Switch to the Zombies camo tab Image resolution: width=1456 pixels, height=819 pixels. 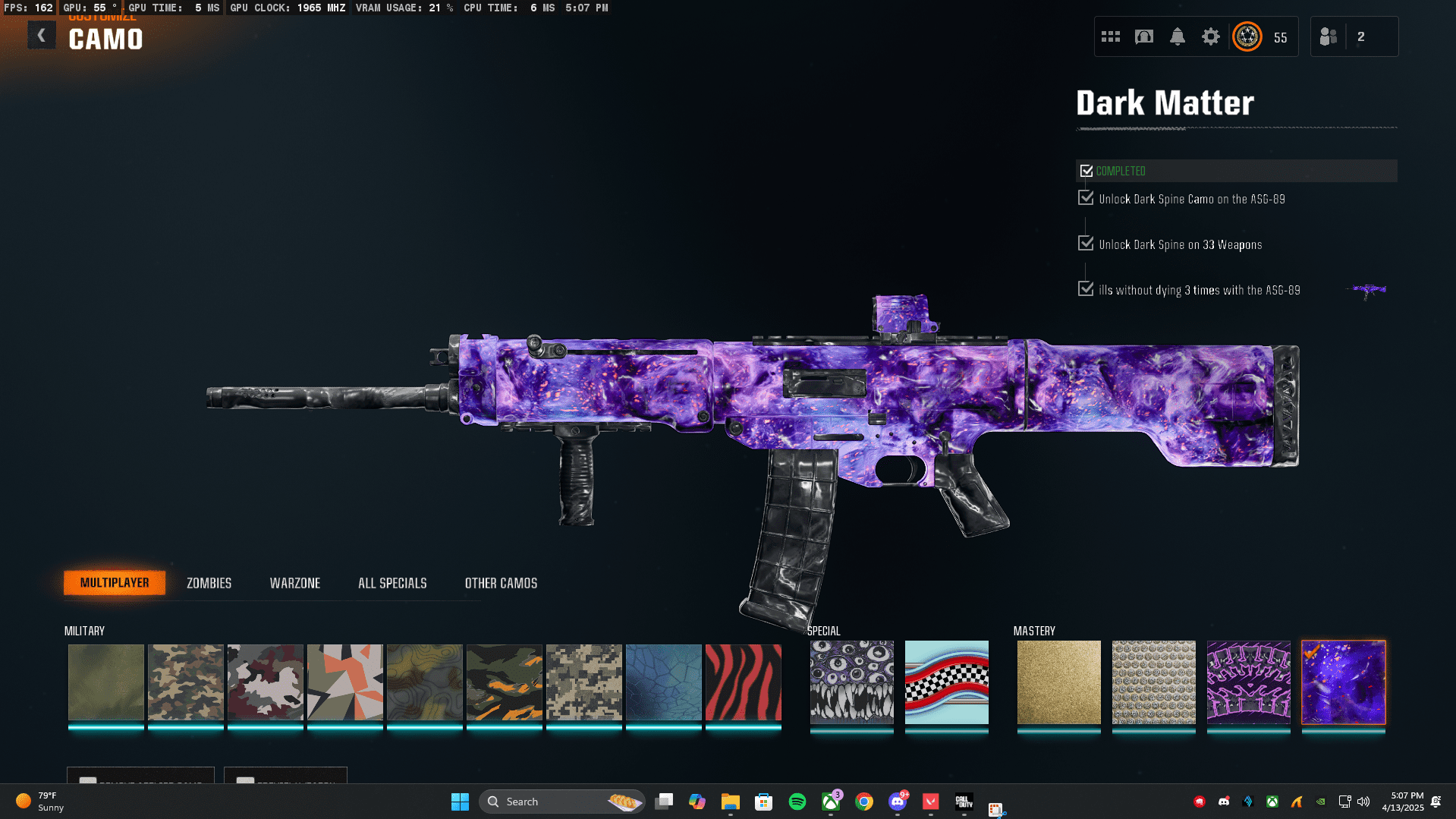tap(209, 583)
